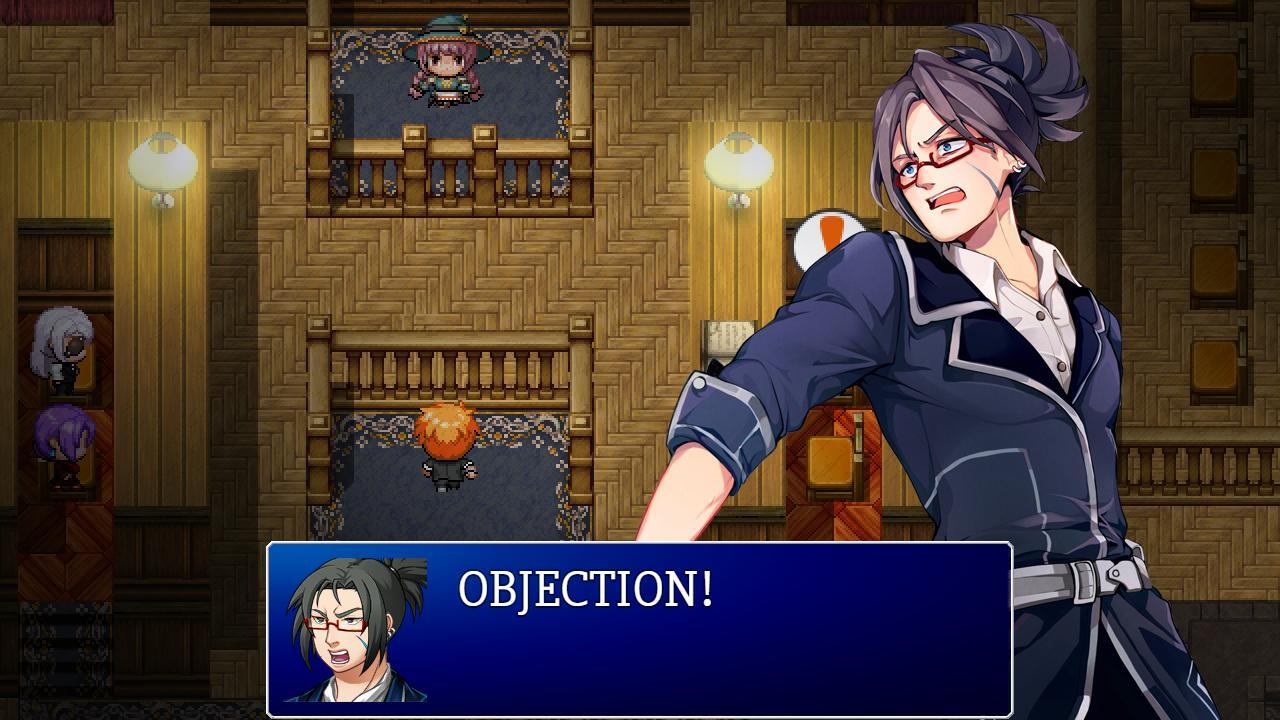The height and width of the screenshot is (720, 1280).
Task: Select the upper balcony railing
Action: 450,150
